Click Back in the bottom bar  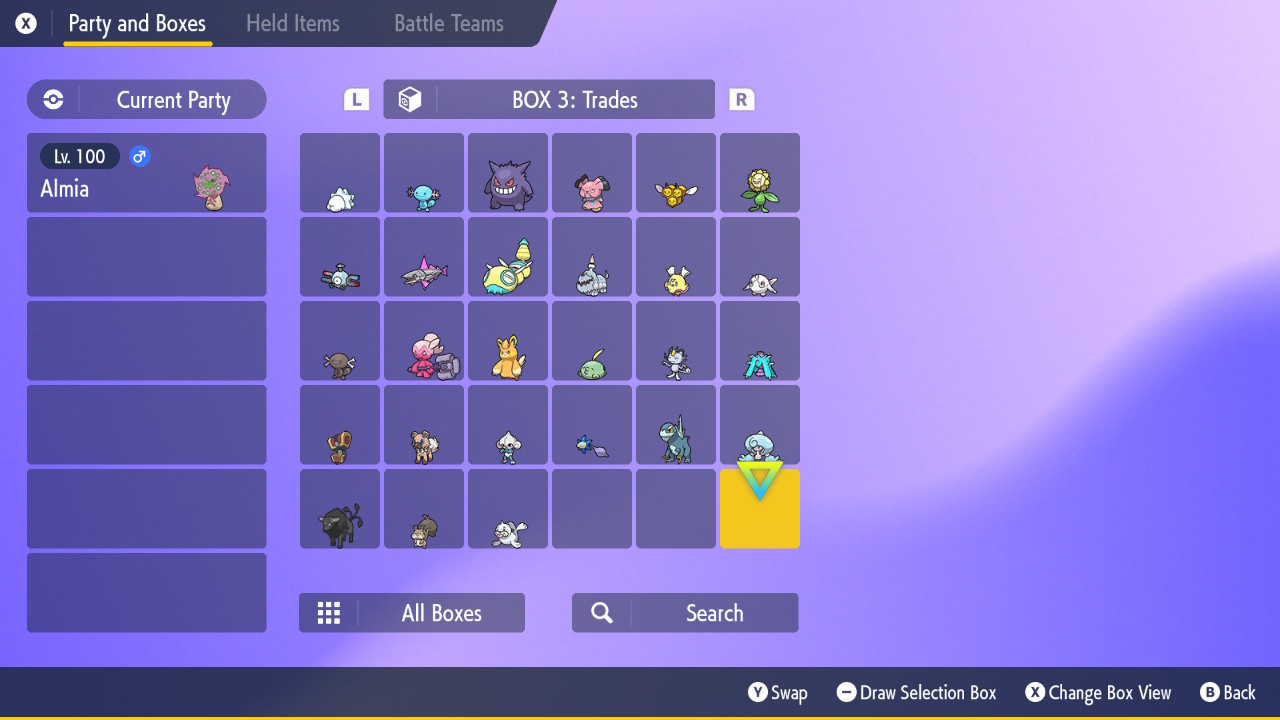[x=1228, y=692]
